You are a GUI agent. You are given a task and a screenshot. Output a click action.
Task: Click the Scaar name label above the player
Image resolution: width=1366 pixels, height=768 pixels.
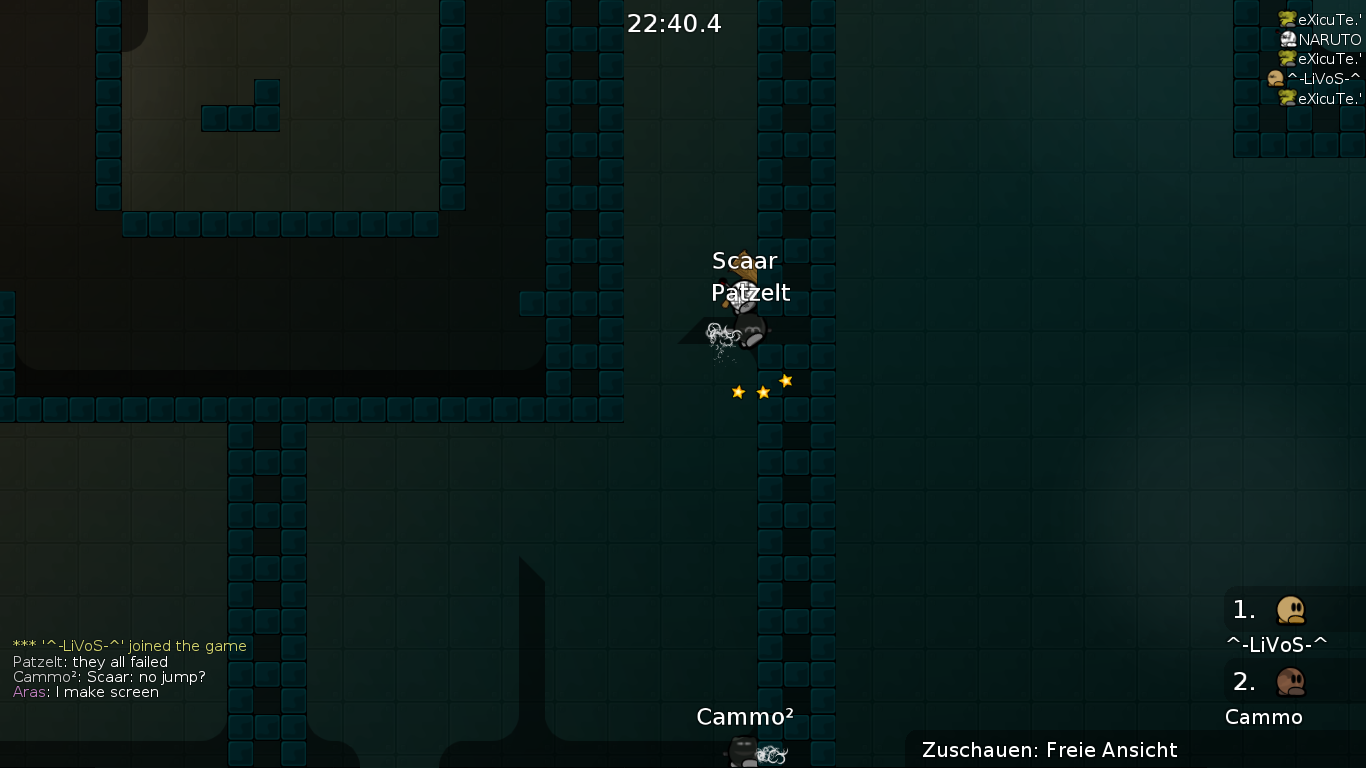[744, 261]
